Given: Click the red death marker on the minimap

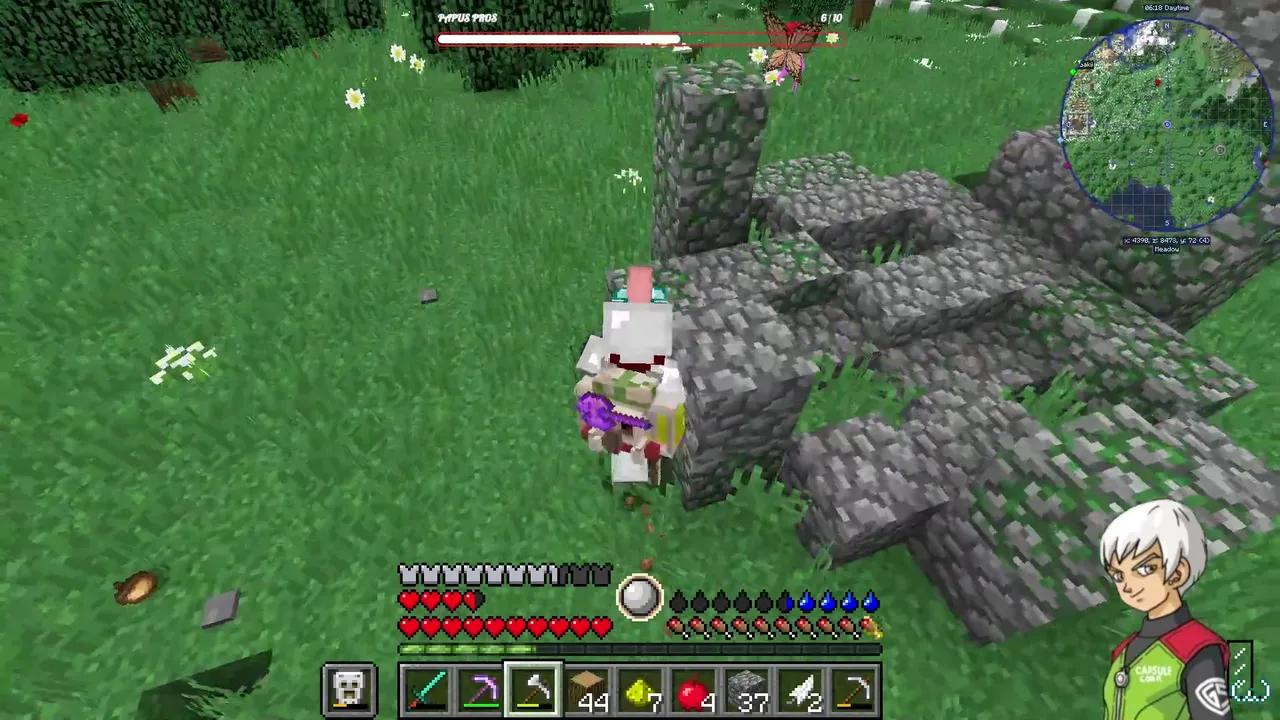Looking at the screenshot, I should click(1157, 82).
